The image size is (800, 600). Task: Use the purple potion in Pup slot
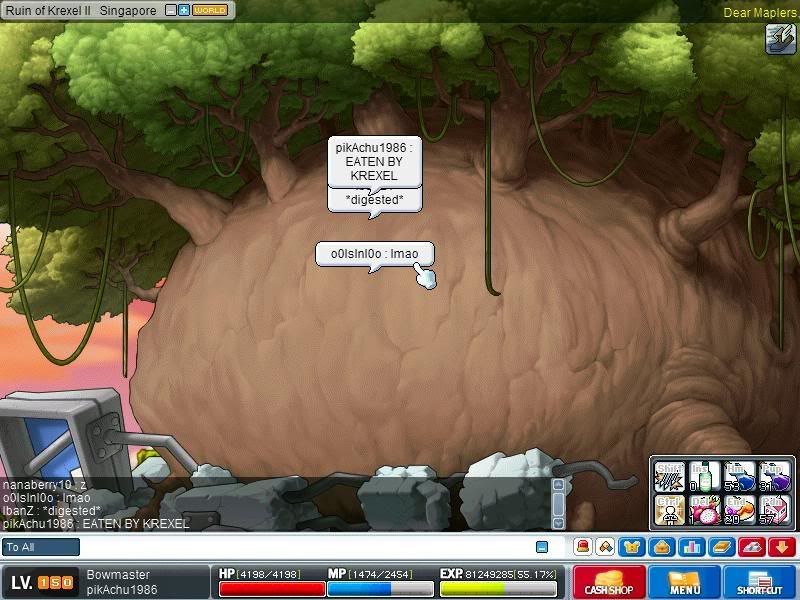click(x=774, y=476)
